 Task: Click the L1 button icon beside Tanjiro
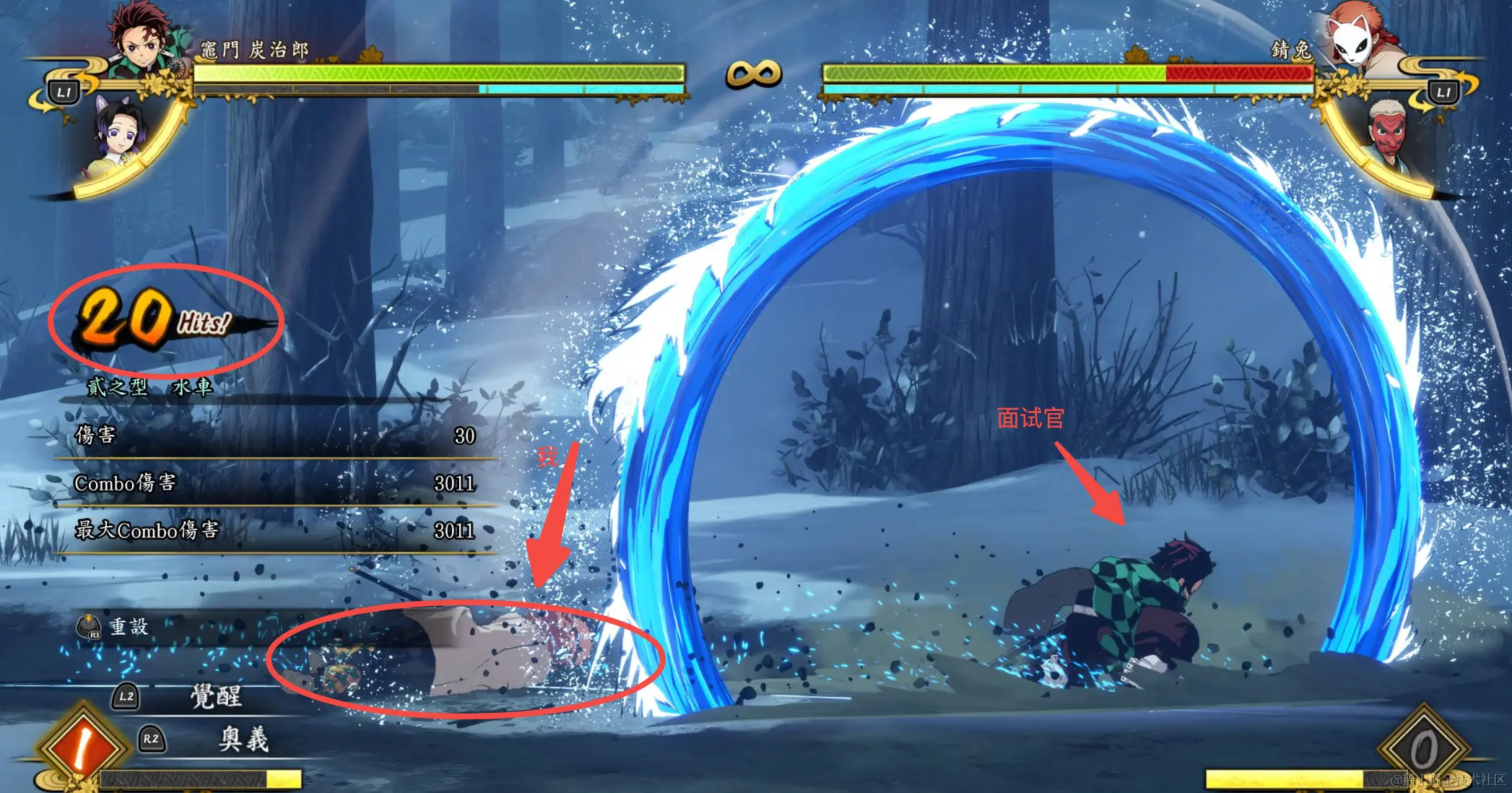click(x=64, y=92)
